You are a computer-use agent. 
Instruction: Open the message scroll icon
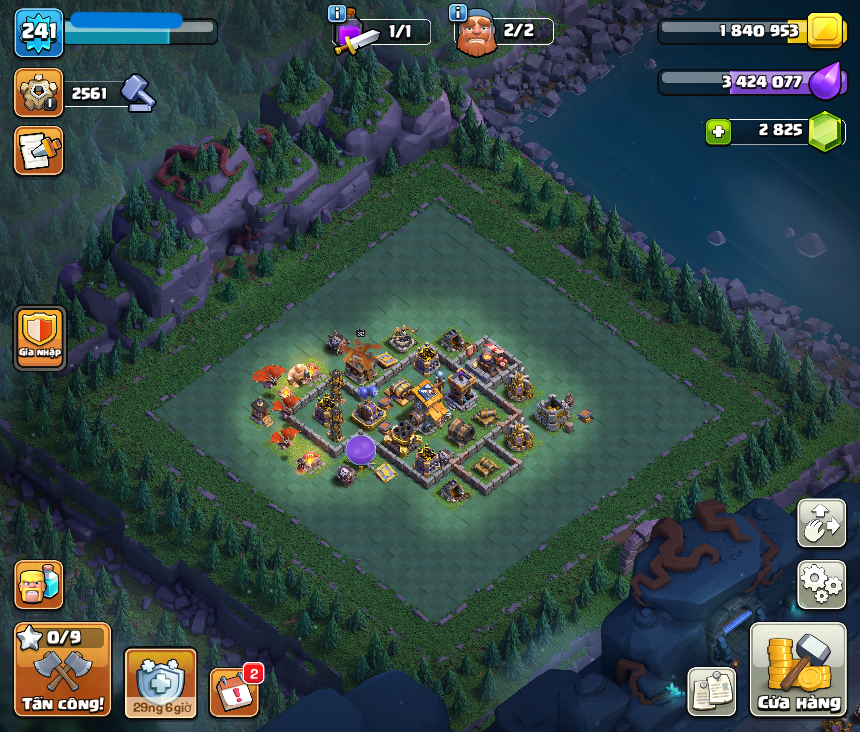tap(39, 150)
